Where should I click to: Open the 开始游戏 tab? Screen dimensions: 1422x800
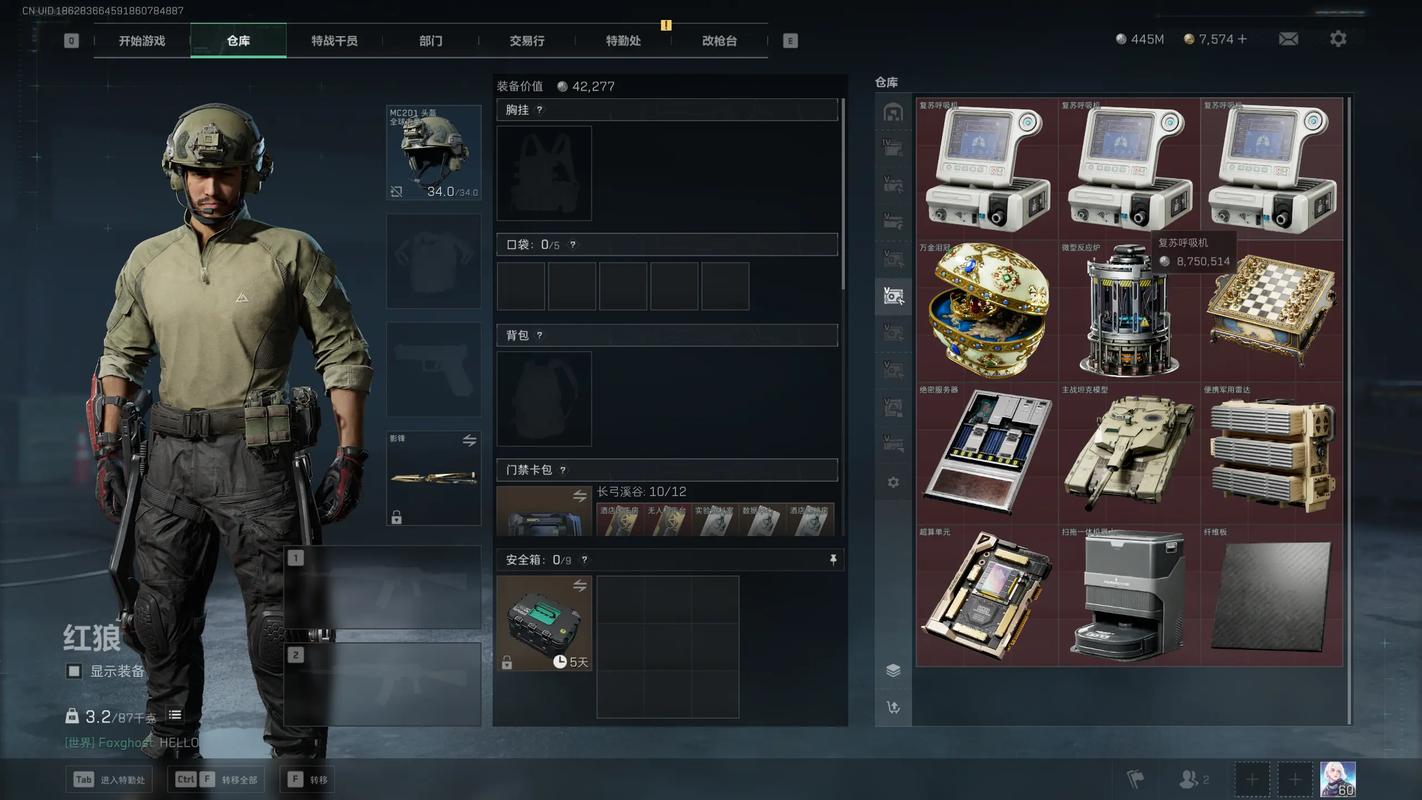click(x=142, y=41)
